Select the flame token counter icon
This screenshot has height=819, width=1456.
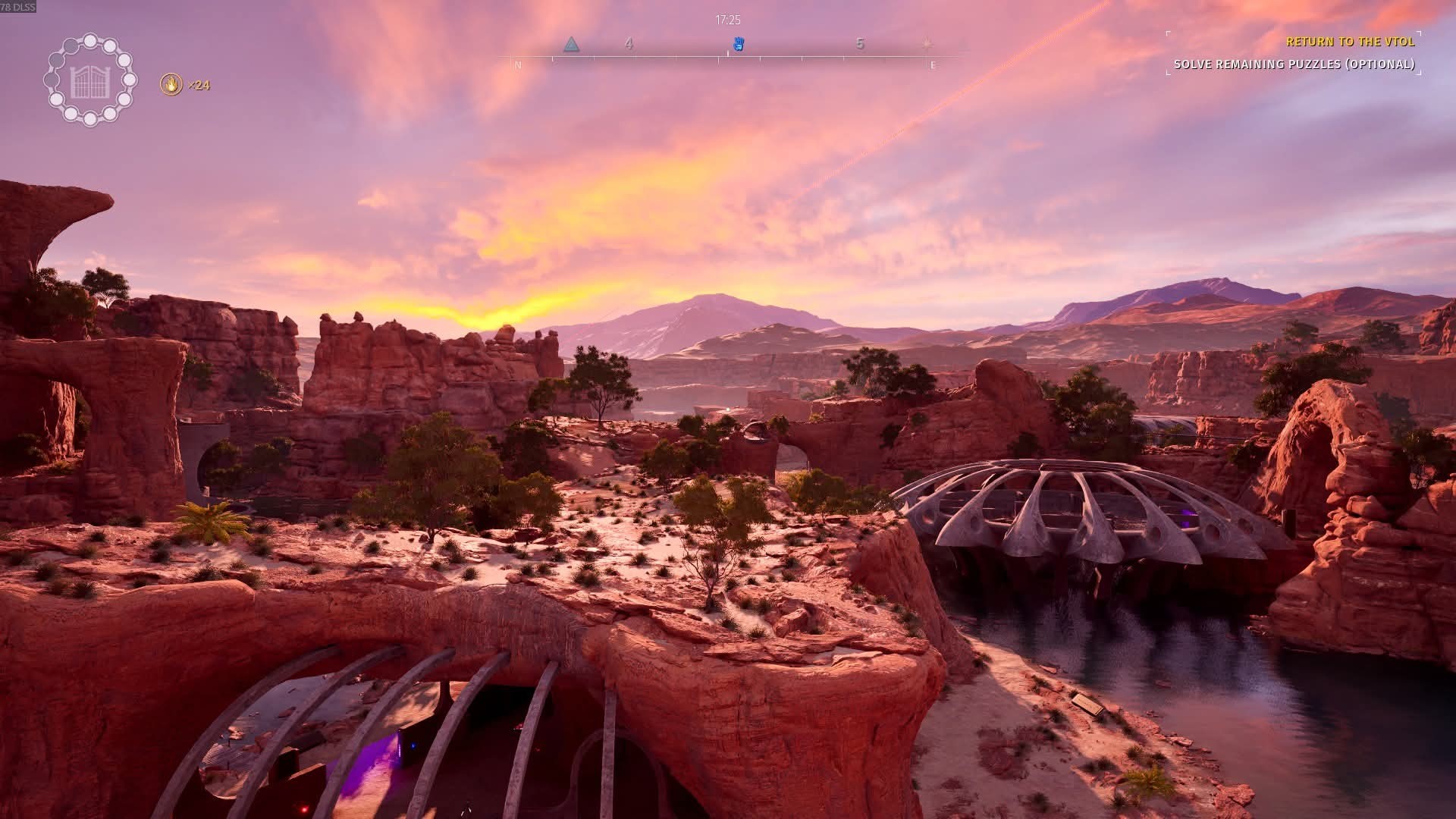172,84
